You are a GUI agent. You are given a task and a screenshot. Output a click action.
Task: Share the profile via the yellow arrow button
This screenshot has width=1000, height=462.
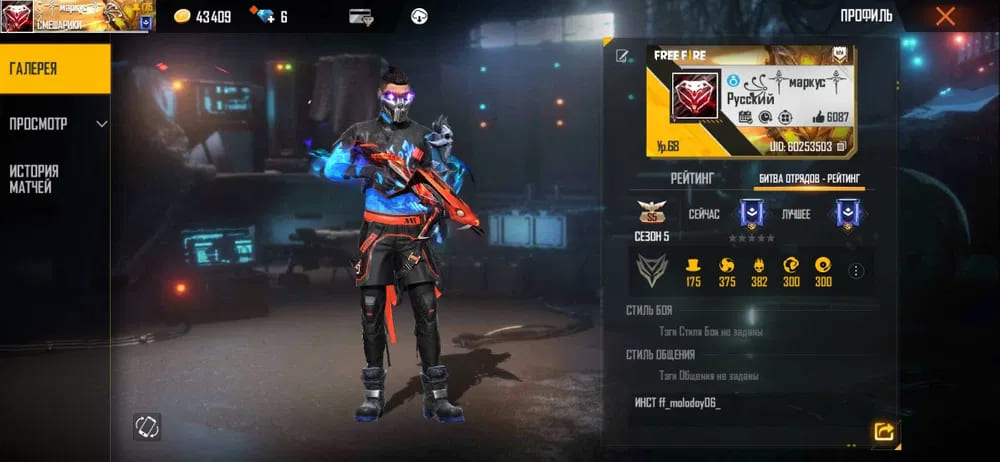point(883,431)
